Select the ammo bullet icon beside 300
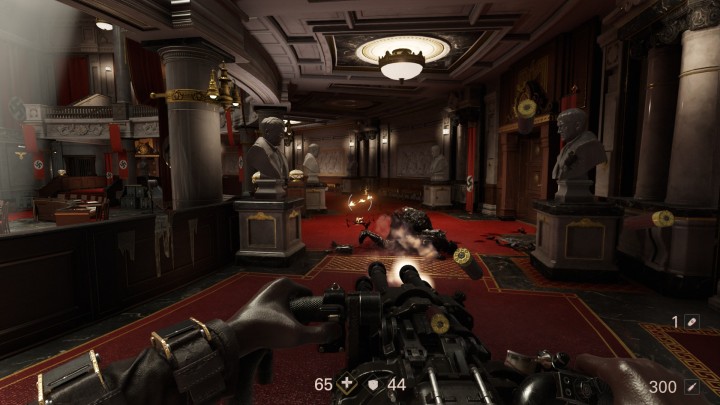Viewport: 720px width, 405px height. pos(691,386)
